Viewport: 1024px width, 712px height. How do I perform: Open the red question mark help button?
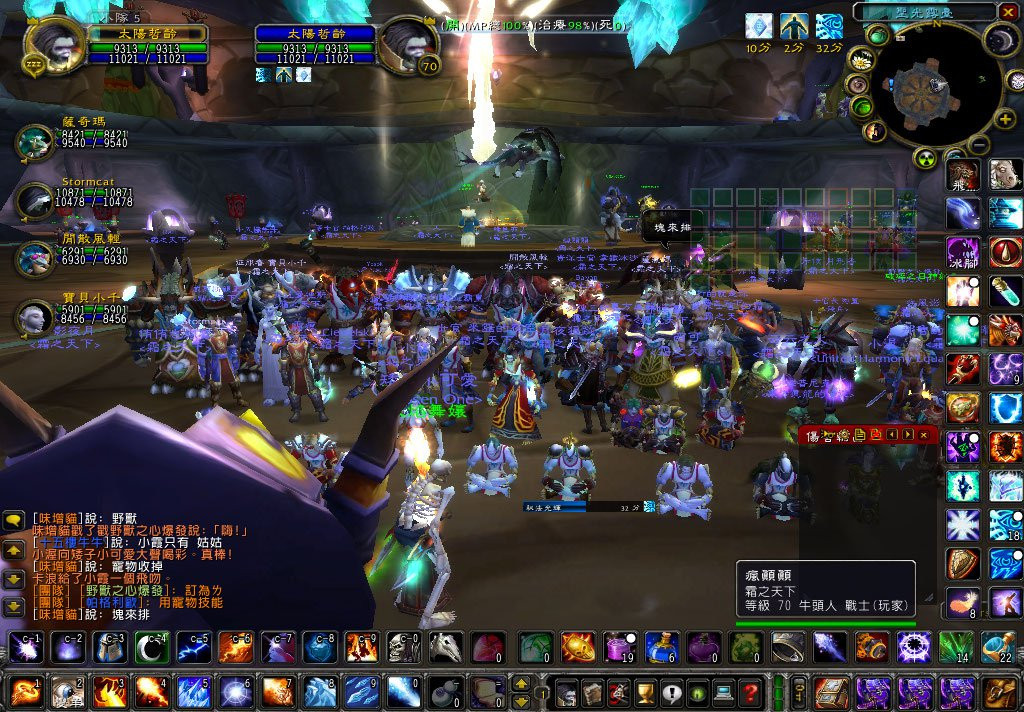pos(750,692)
